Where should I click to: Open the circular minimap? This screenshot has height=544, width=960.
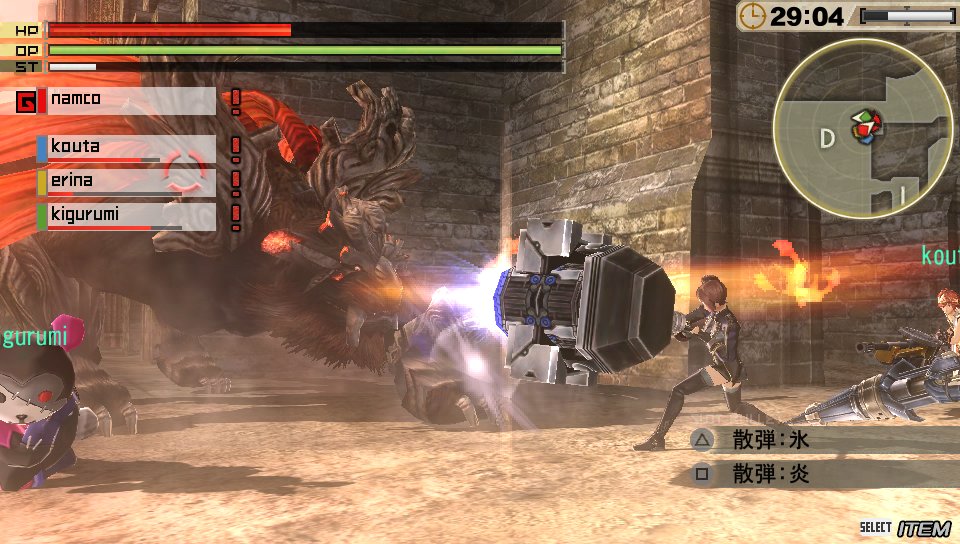click(x=861, y=127)
